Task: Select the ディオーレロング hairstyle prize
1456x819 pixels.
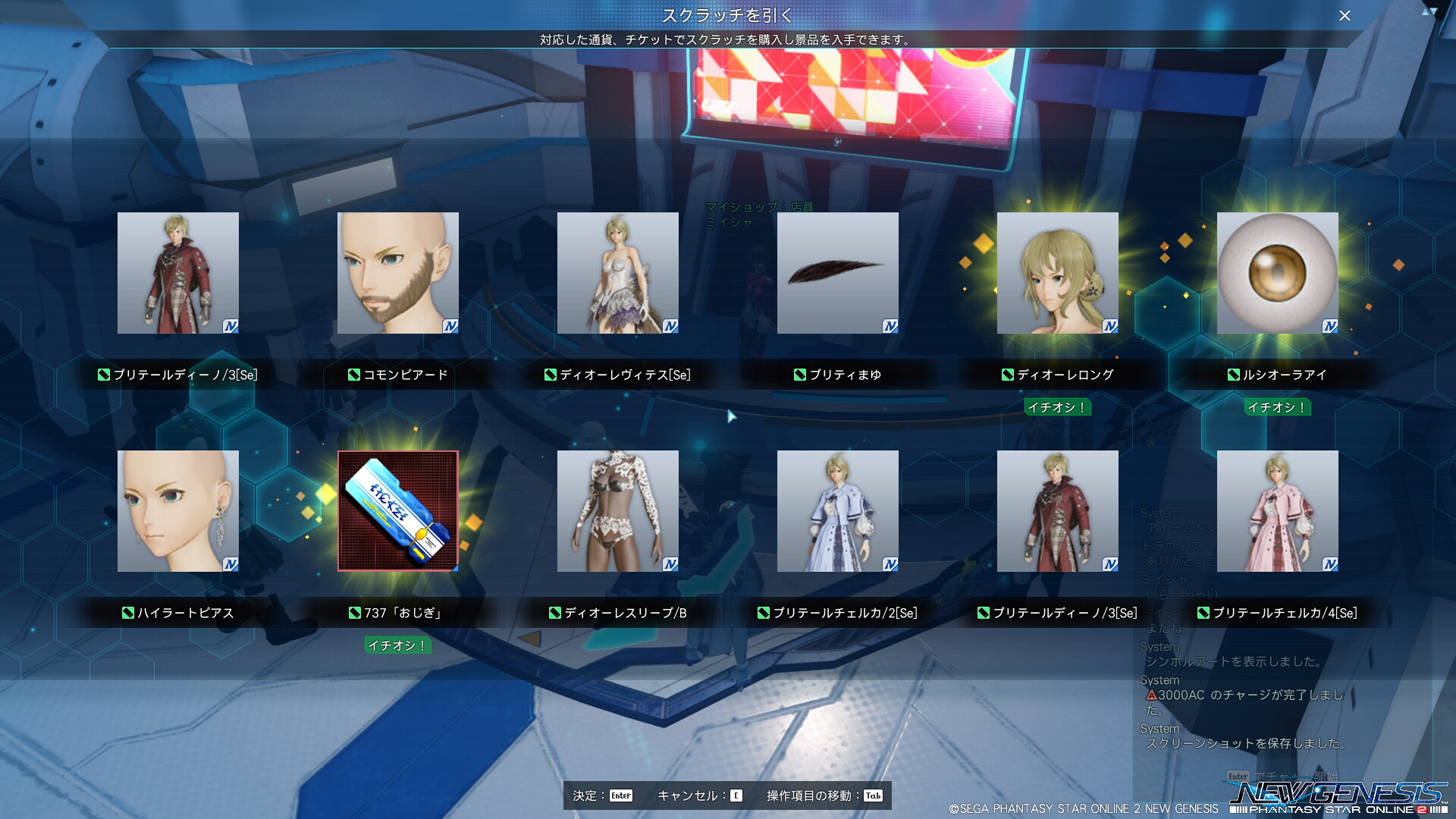Action: tap(1058, 273)
